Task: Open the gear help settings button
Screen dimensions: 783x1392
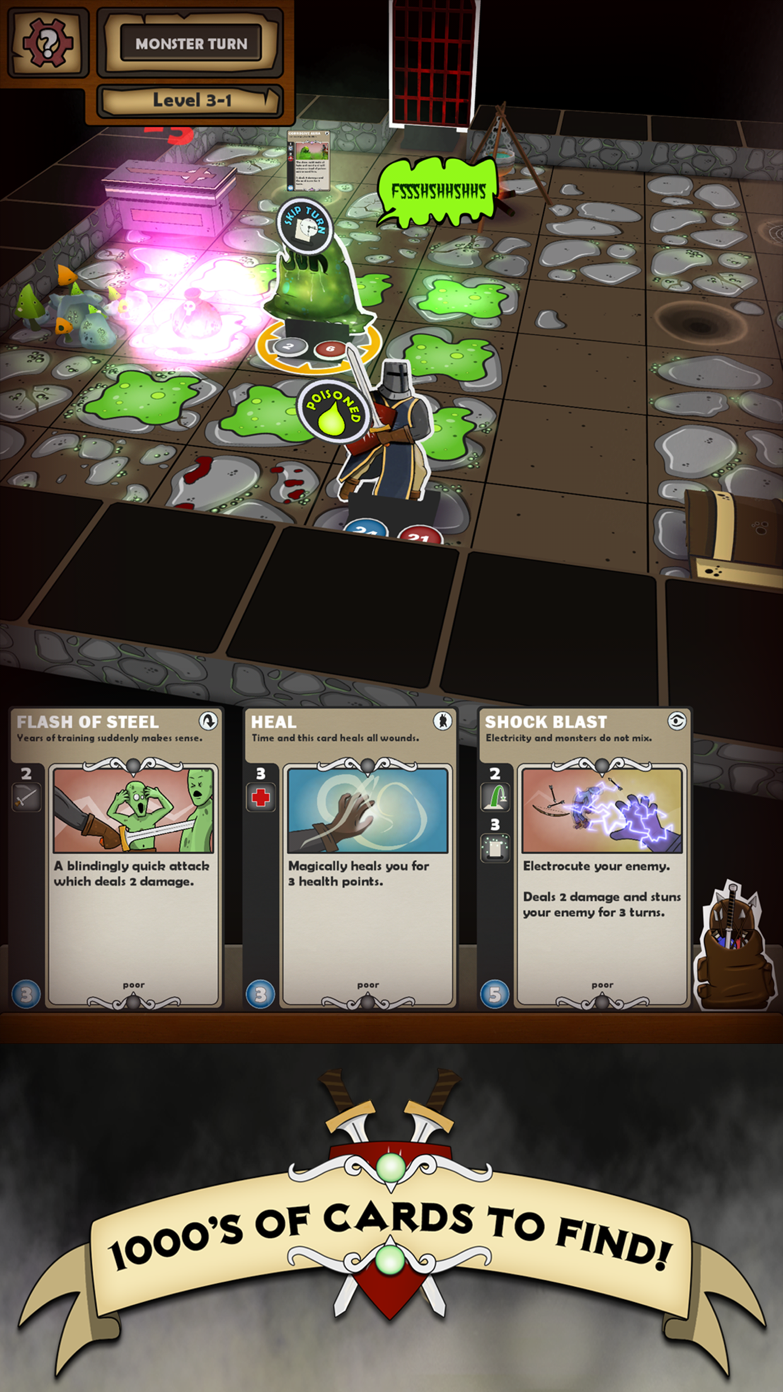Action: click(48, 43)
